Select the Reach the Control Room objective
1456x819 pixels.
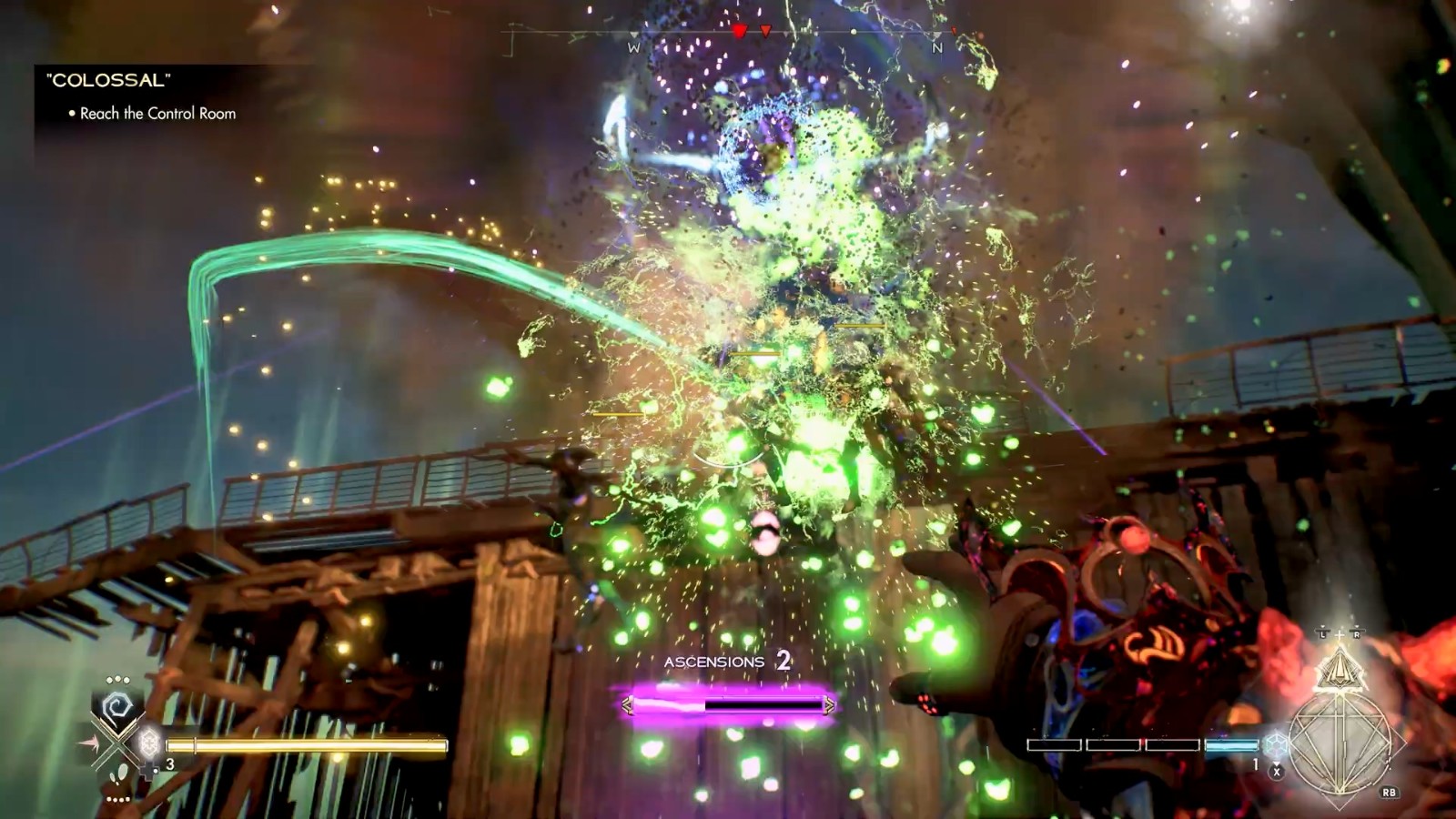[157, 114]
